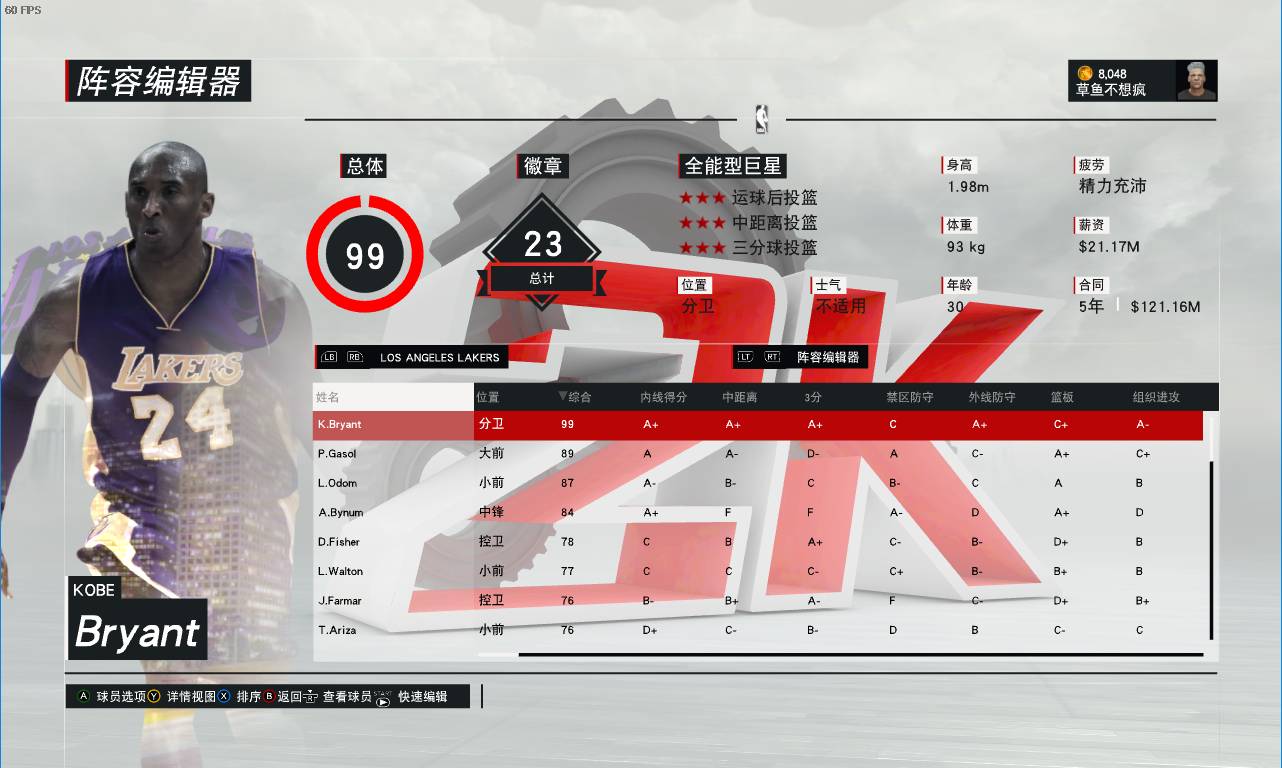Click the X 排序 sort icon
Viewport: 1282px width, 768px height.
[x=224, y=696]
